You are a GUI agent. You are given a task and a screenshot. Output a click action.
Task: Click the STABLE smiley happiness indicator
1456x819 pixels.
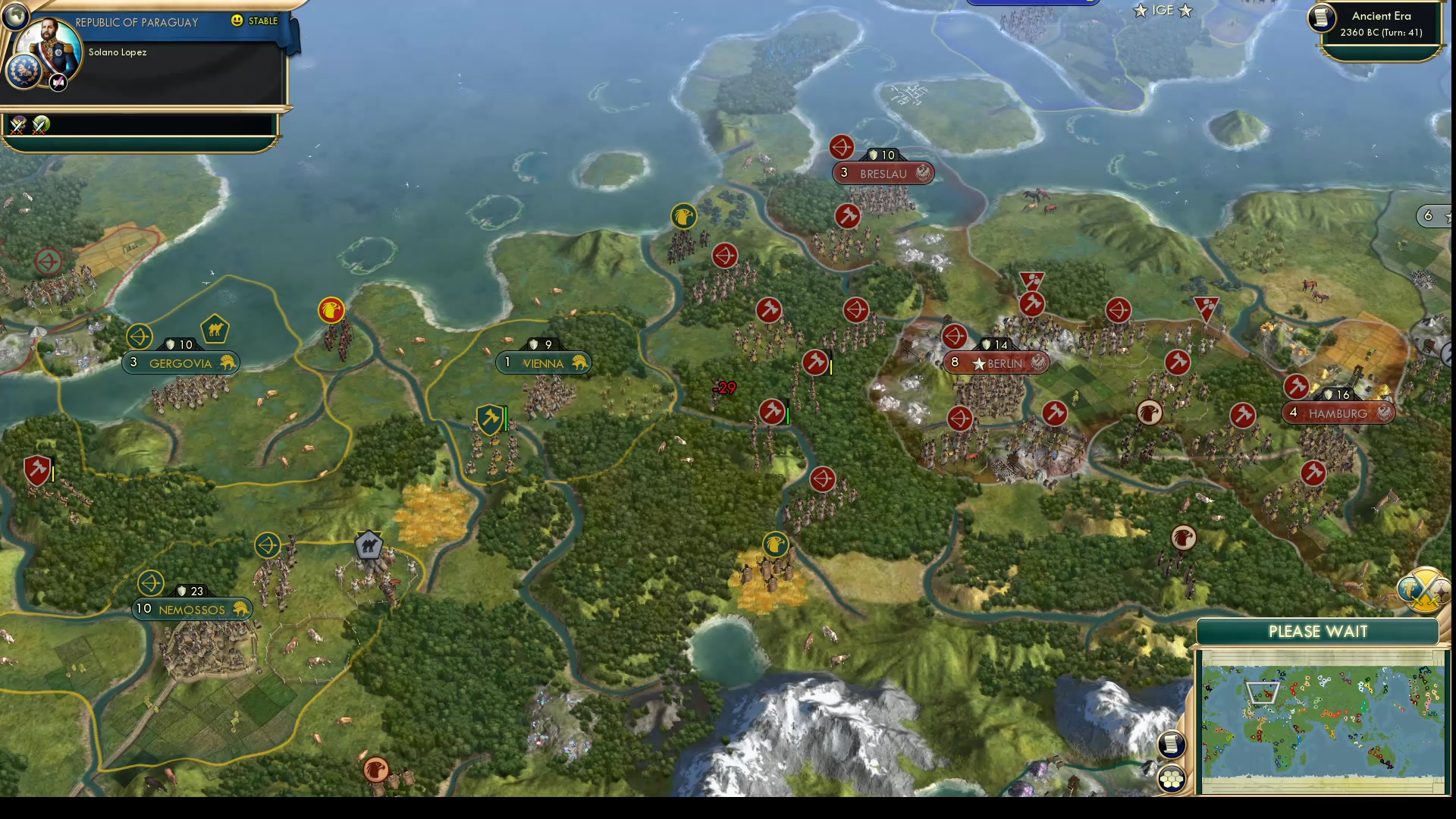[x=238, y=21]
